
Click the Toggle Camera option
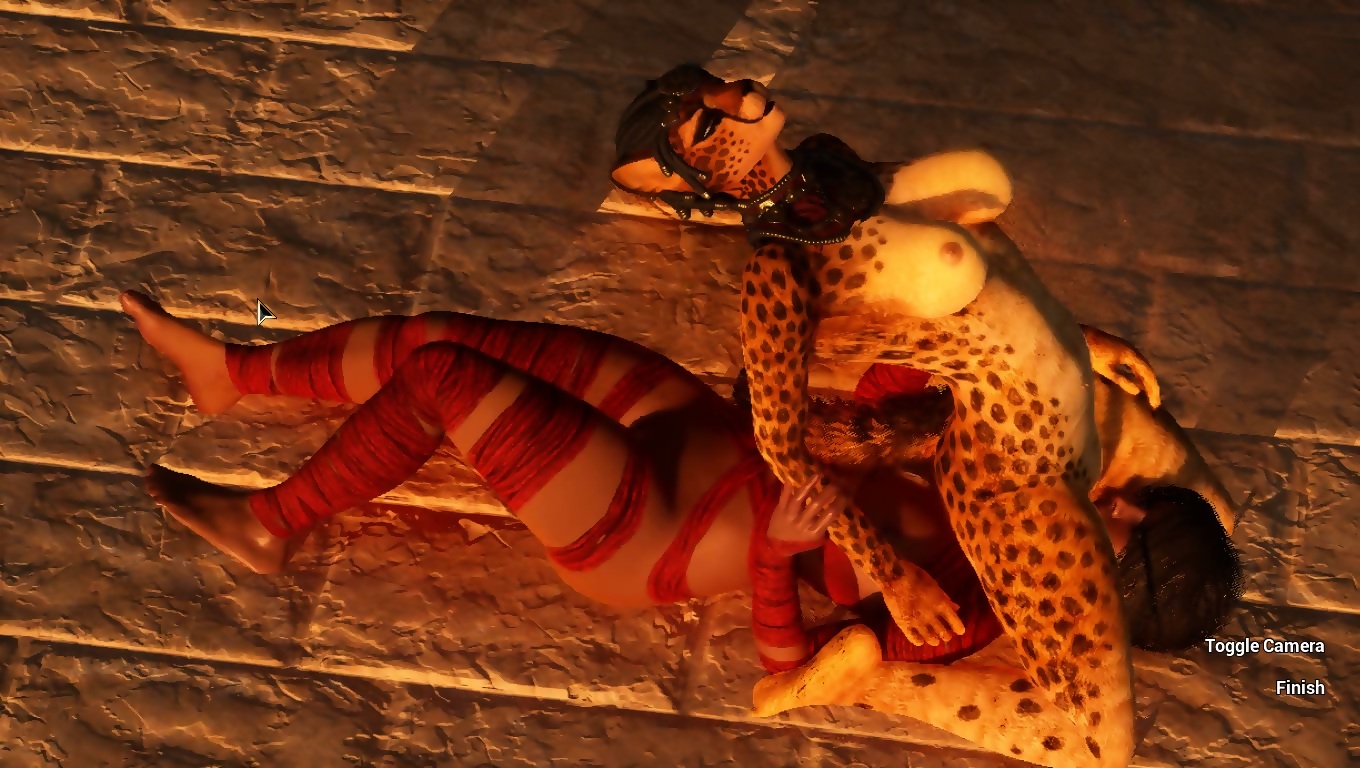[x=1264, y=646]
